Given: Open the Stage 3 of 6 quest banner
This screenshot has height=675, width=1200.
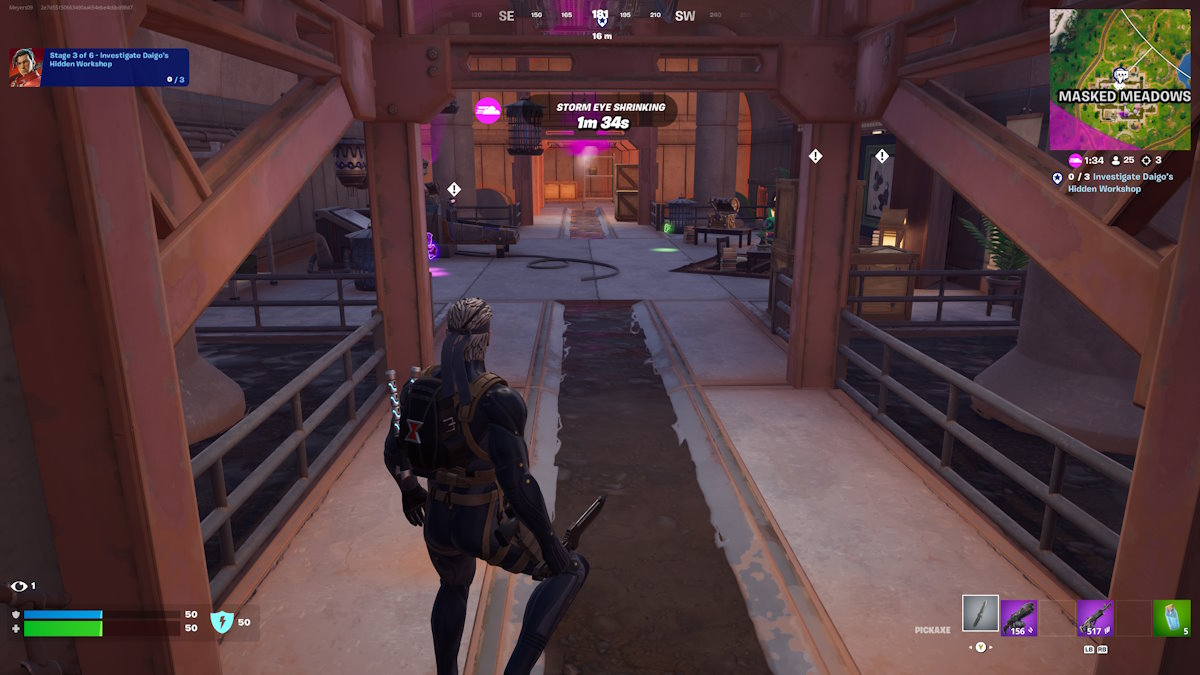Looking at the screenshot, I should [x=116, y=67].
